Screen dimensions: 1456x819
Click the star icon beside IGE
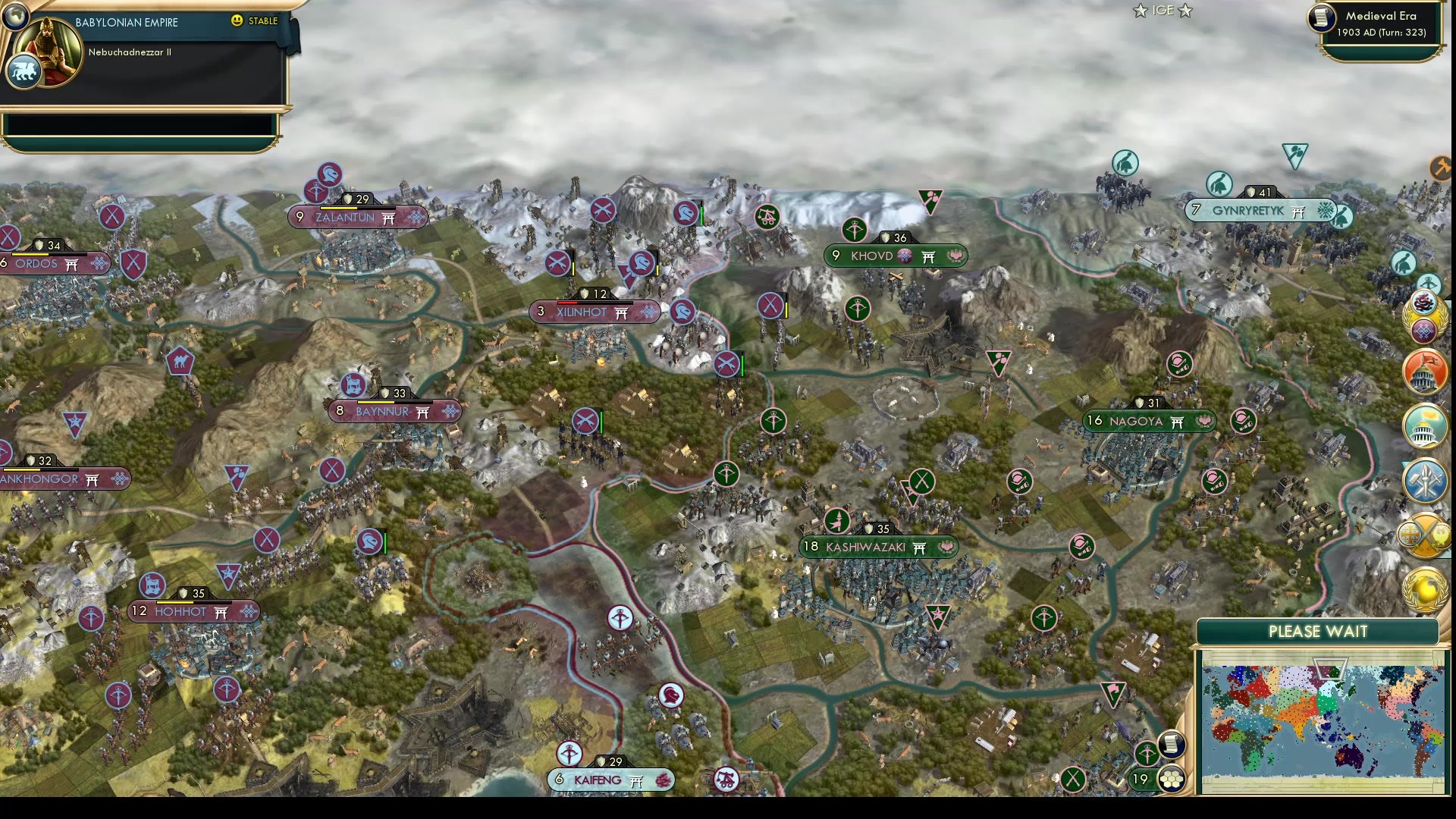[1139, 11]
